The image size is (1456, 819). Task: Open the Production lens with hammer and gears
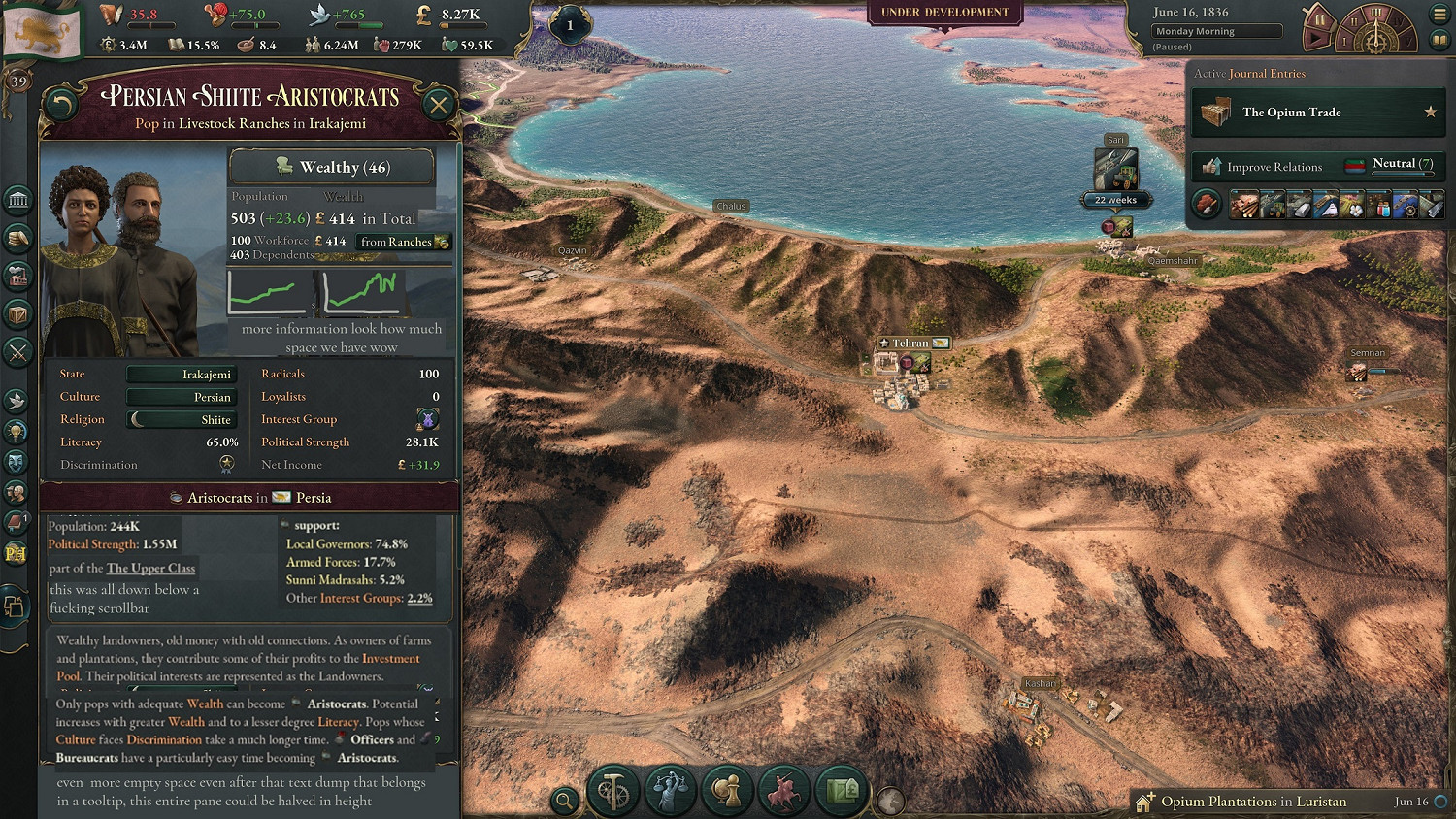pos(613,791)
